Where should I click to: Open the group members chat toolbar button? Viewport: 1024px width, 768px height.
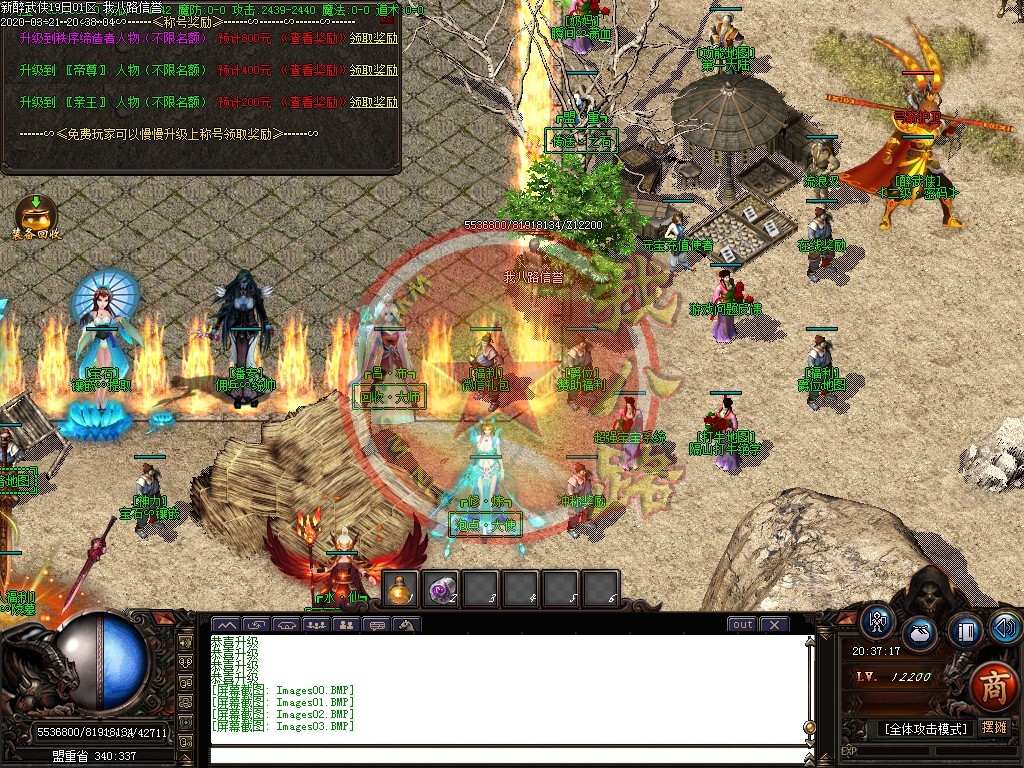(316, 625)
